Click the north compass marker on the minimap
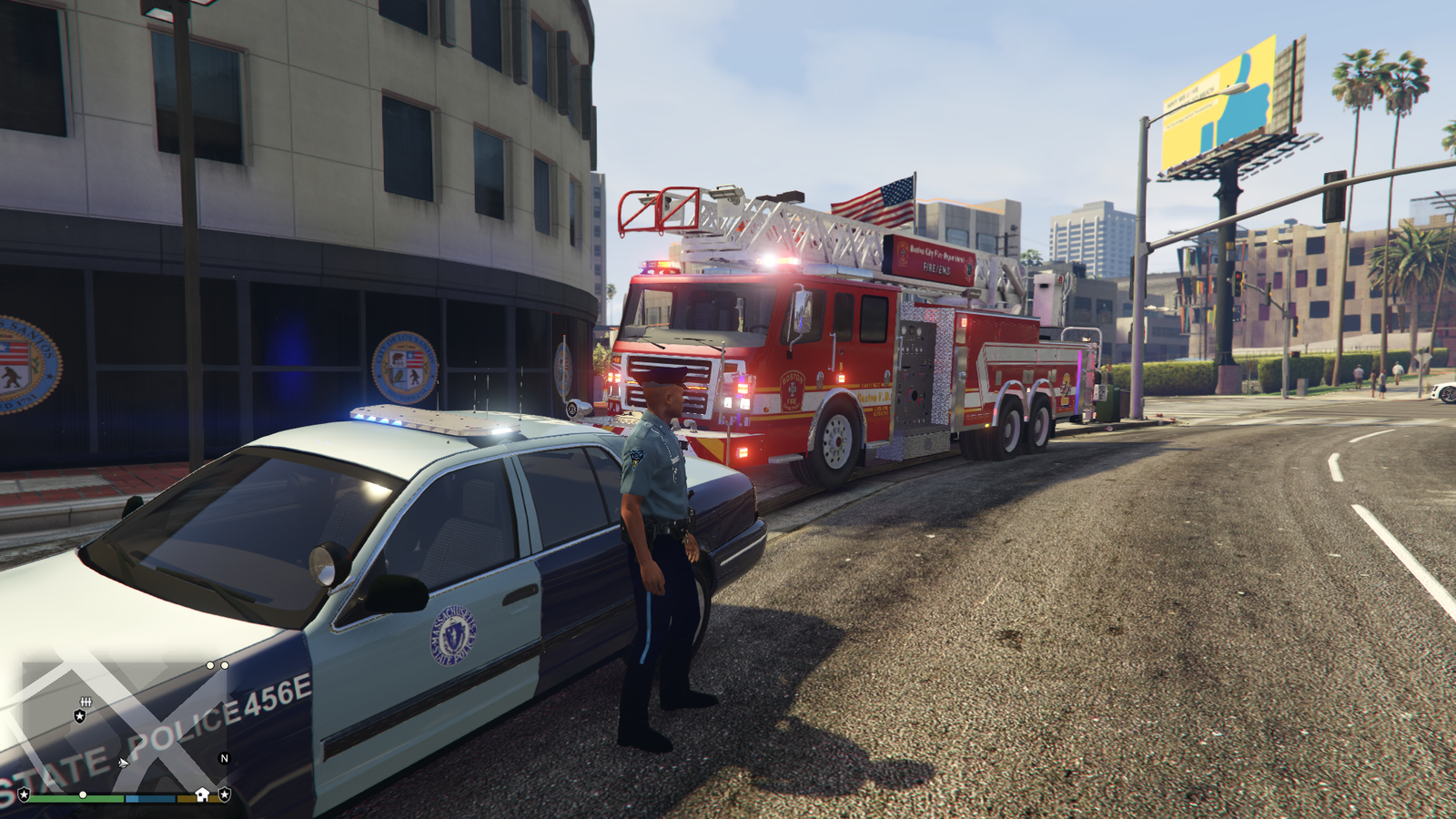 [x=224, y=758]
